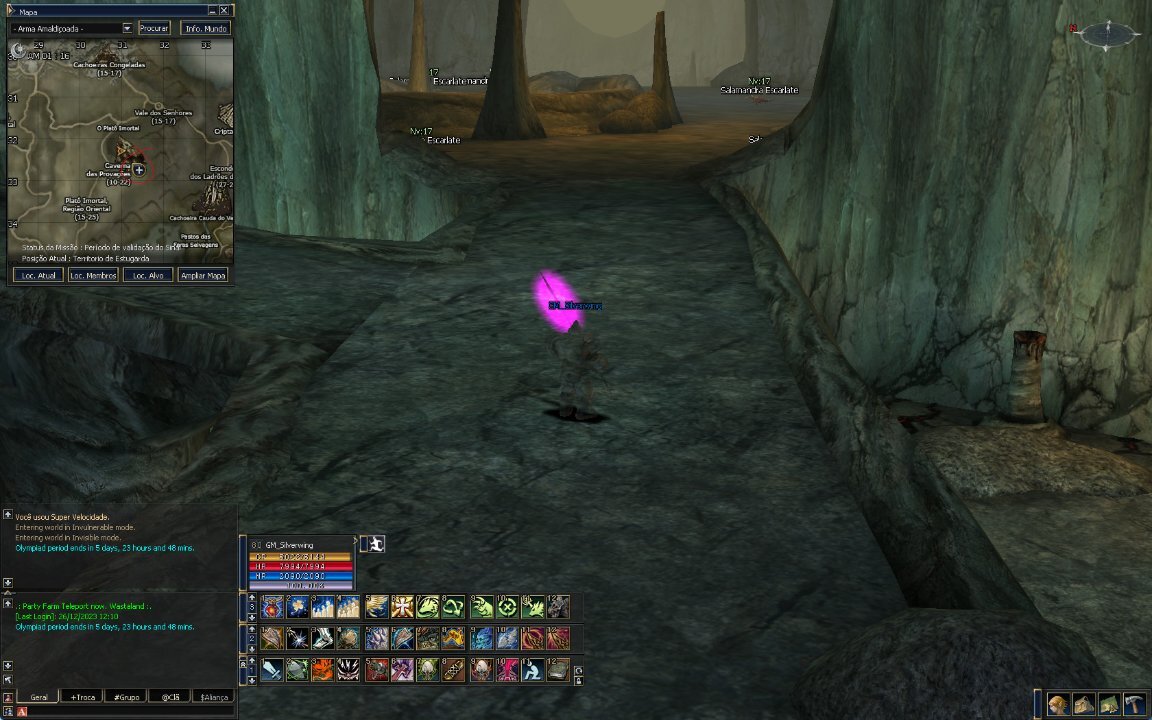
Task: Select the @Clã chat tab
Action: pyautogui.click(x=169, y=697)
